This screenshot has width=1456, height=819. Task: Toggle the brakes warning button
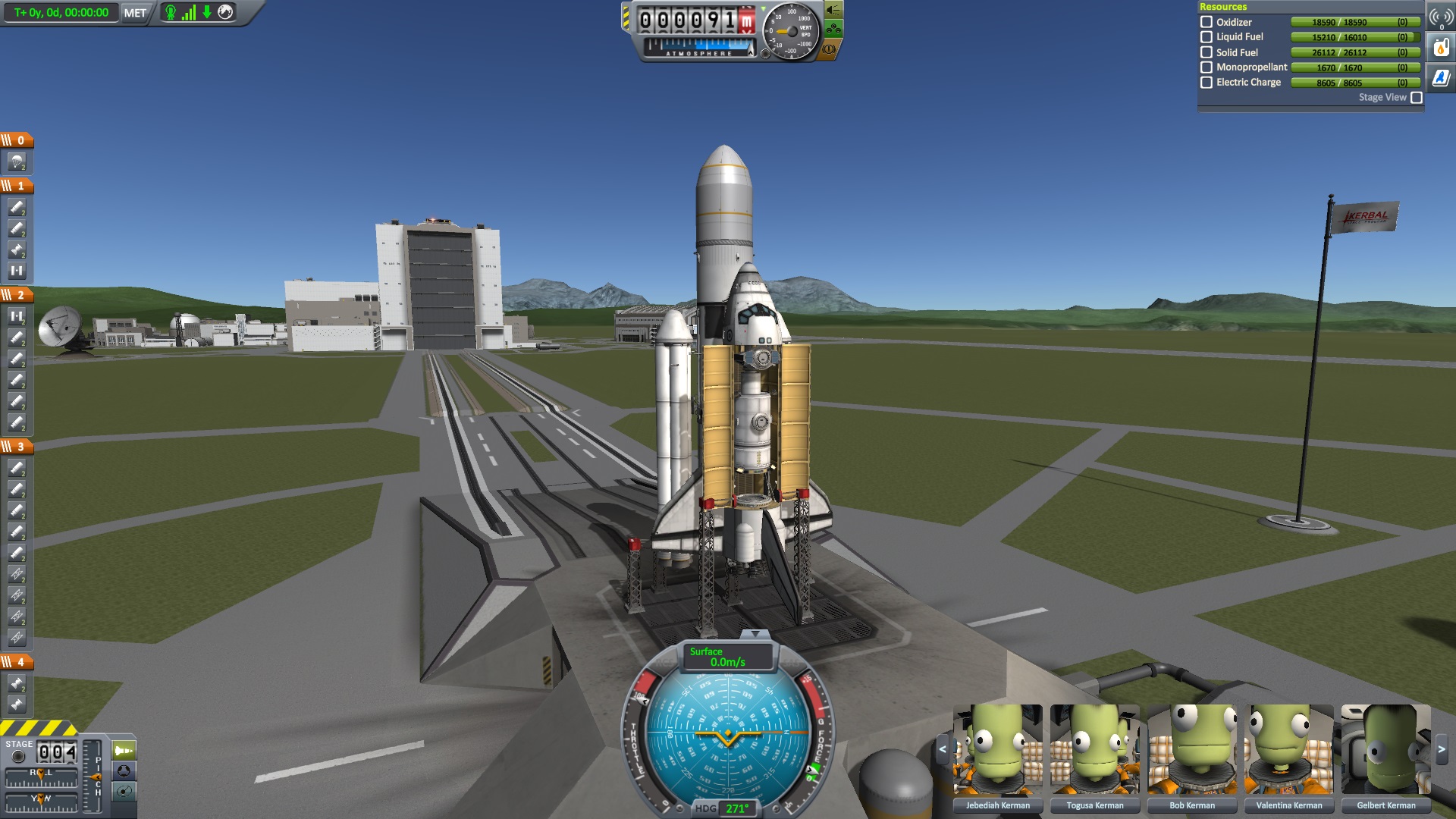pyautogui.click(x=829, y=49)
